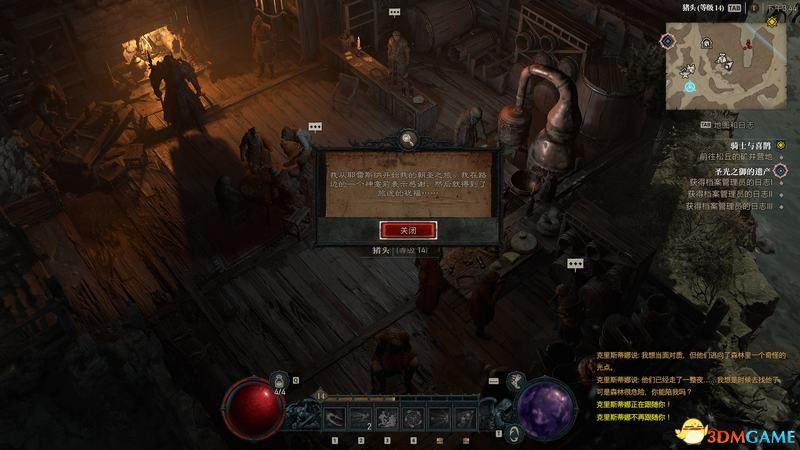Screen dimensions: 800x450
Task: Activate the fourth skill slot ability
Action: (414, 417)
